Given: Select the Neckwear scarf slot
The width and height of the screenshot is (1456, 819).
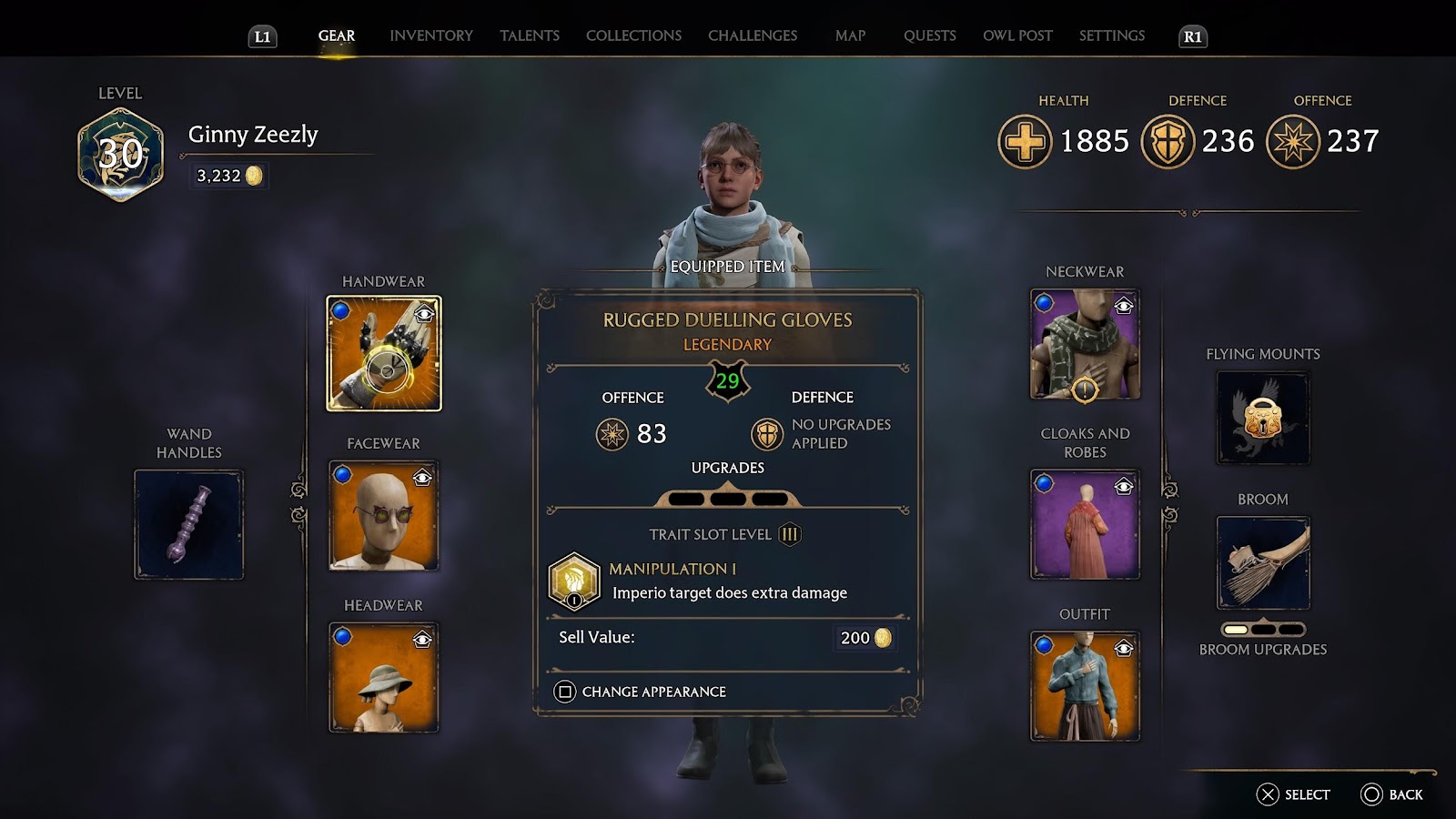Looking at the screenshot, I should pyautogui.click(x=1085, y=344).
